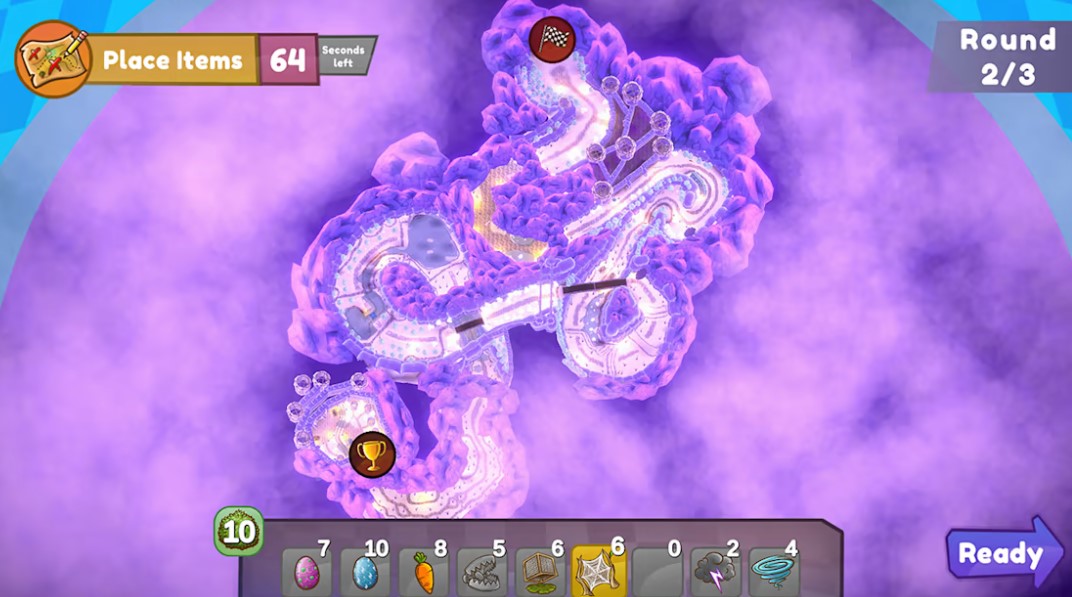Select the highlighted spider web item
Viewport: 1072px width, 597px height.
[x=599, y=572]
